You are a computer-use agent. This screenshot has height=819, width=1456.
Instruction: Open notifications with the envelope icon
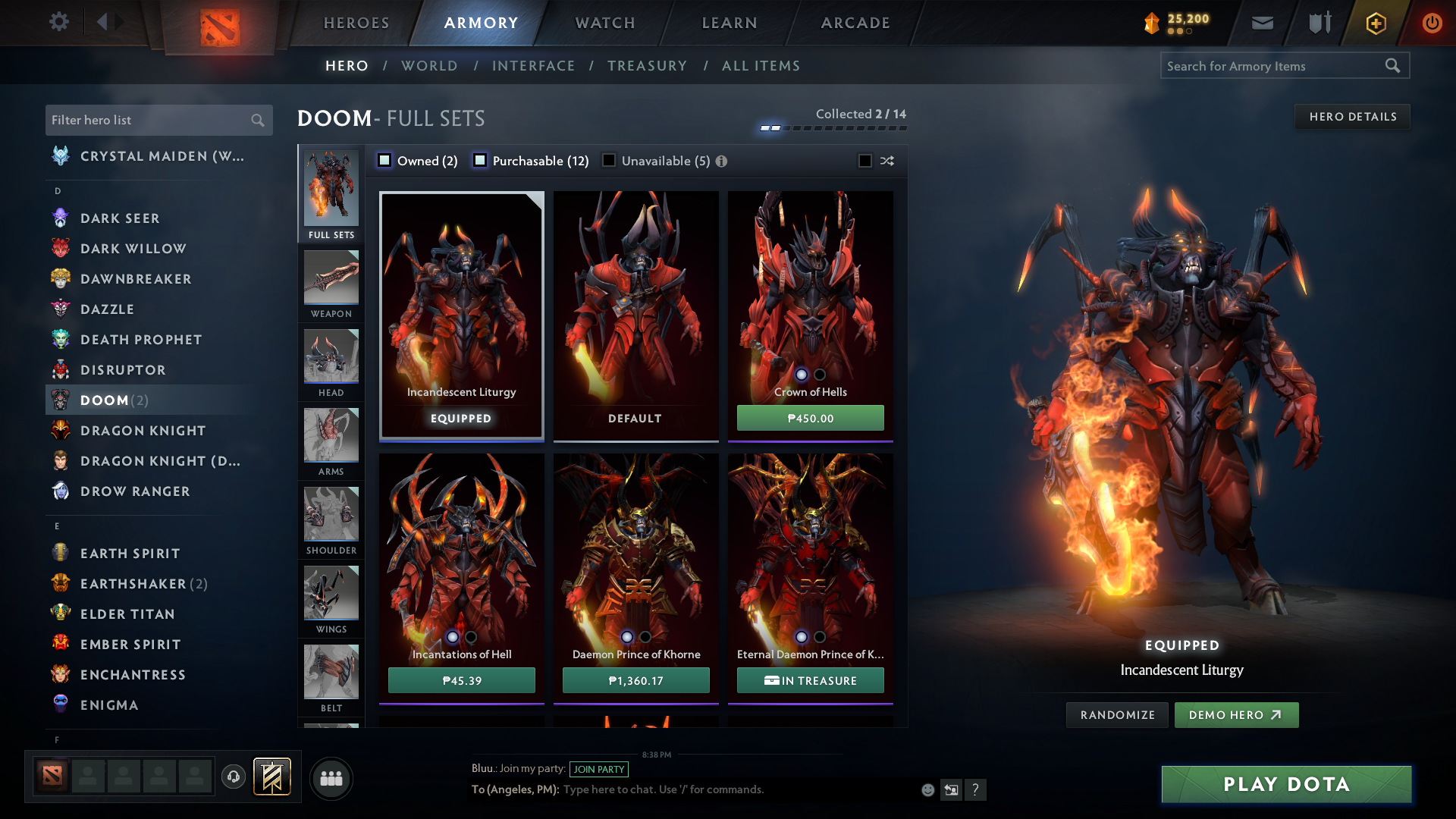1261,22
